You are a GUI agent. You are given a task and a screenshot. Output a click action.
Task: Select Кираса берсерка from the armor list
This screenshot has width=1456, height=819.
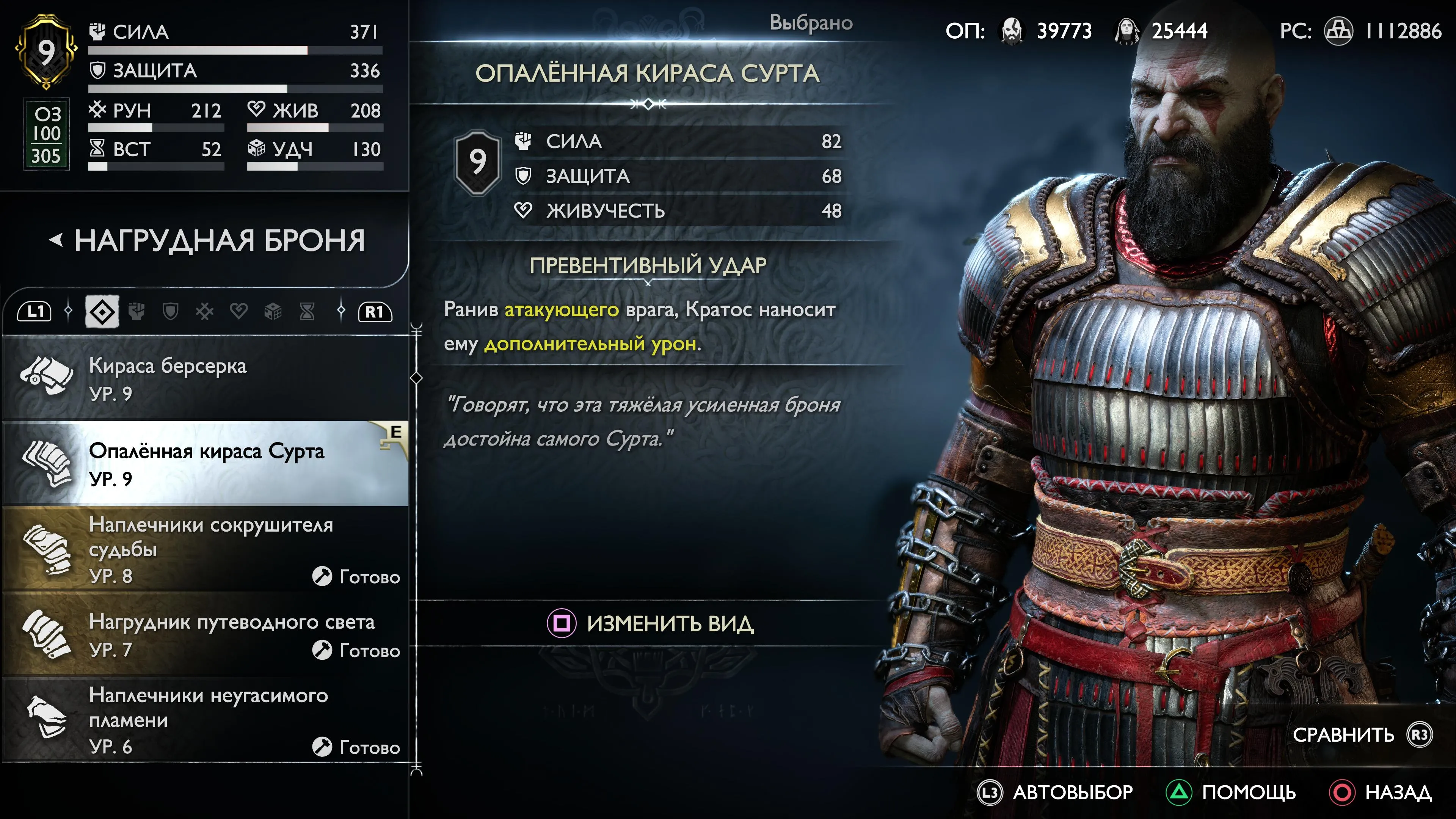(205, 379)
